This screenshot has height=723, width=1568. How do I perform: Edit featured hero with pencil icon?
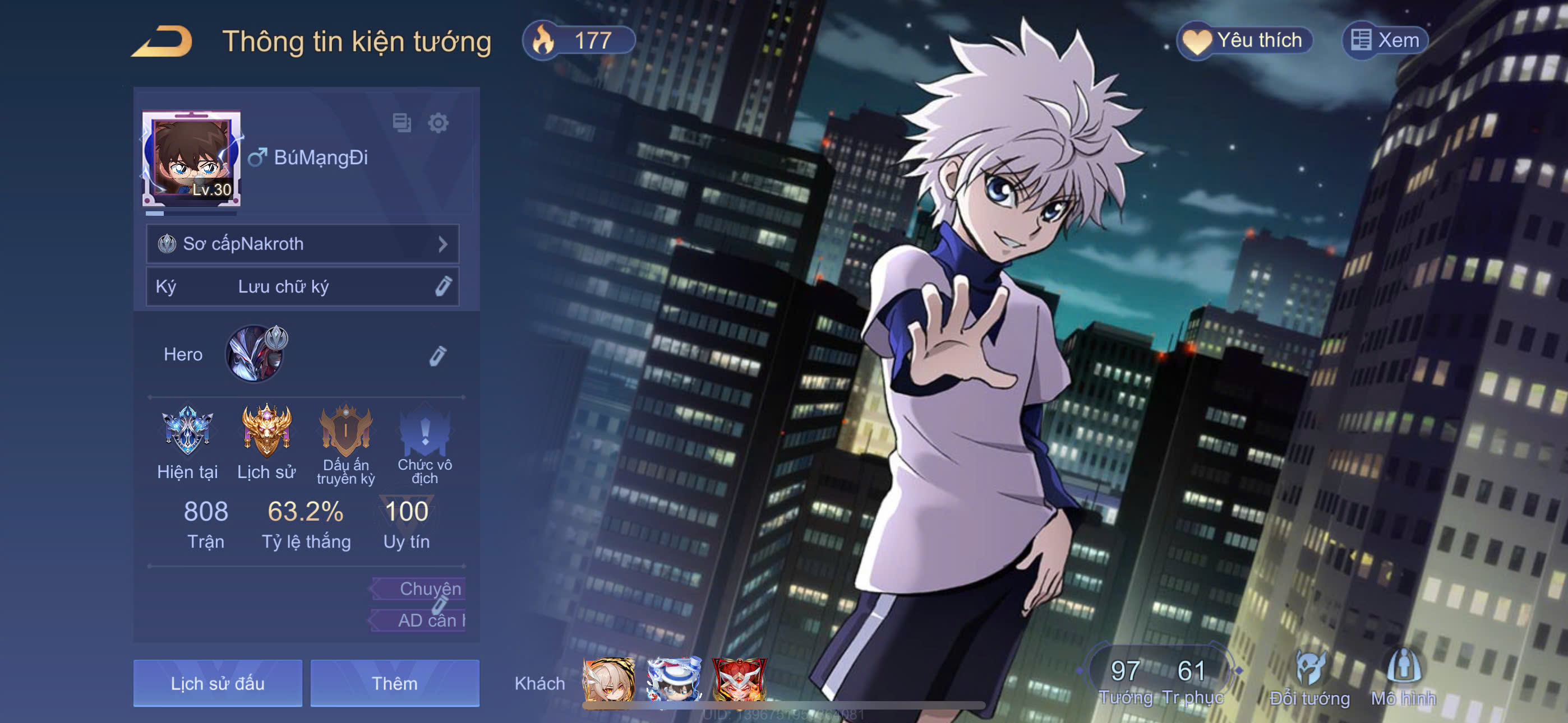coord(437,355)
